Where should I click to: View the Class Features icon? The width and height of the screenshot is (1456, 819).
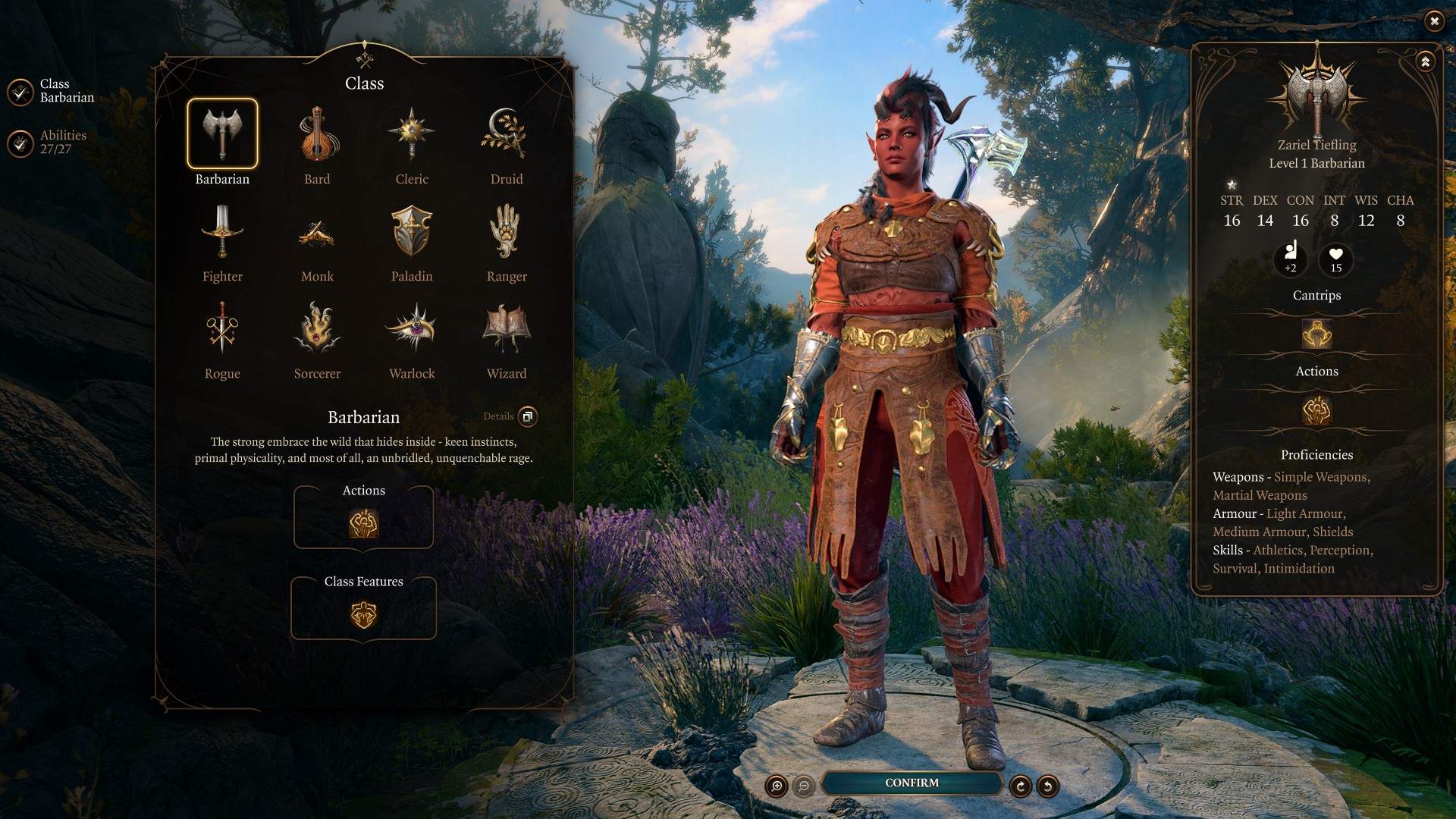(362, 614)
